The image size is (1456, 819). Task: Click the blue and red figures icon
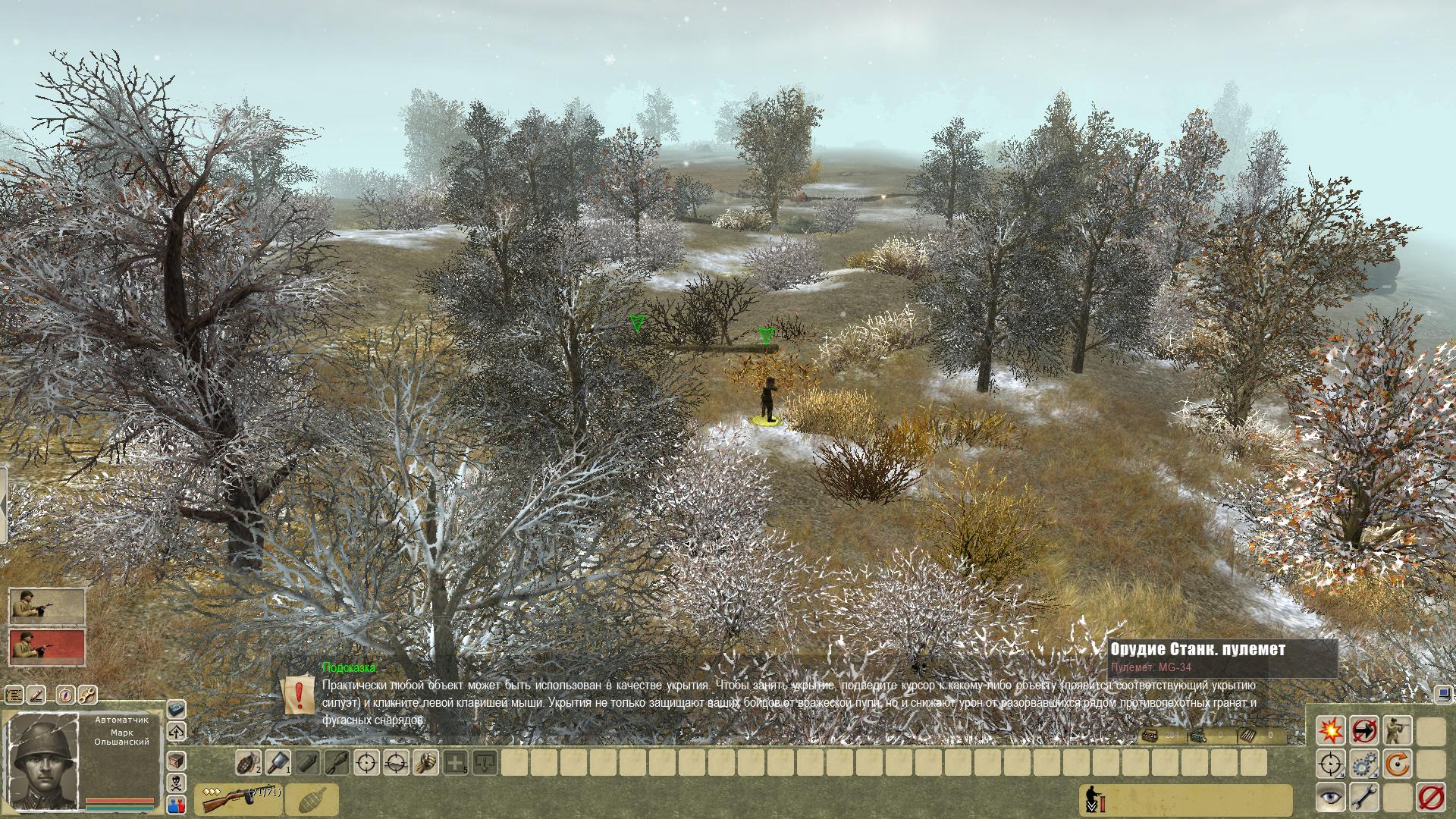176,805
